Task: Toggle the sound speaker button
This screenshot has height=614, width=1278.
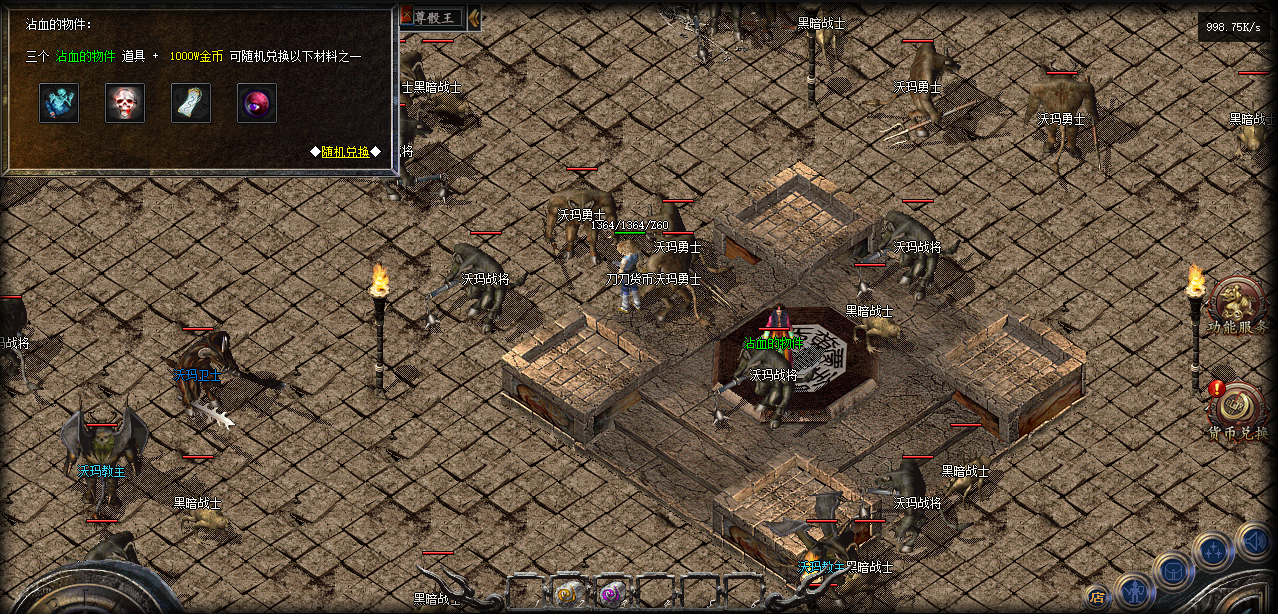Action: click(x=1254, y=541)
